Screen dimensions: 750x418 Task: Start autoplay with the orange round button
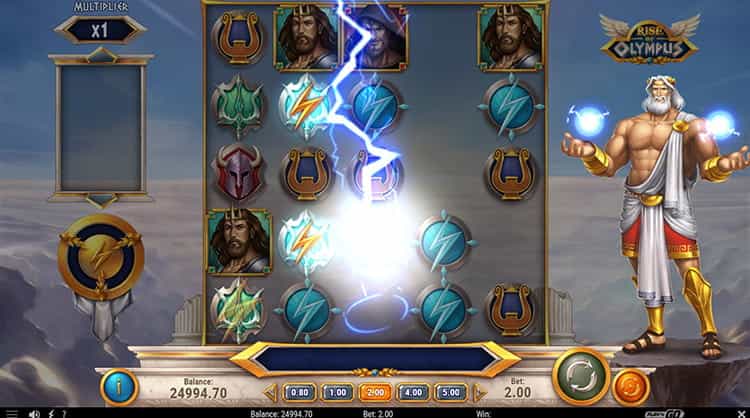(x=631, y=388)
